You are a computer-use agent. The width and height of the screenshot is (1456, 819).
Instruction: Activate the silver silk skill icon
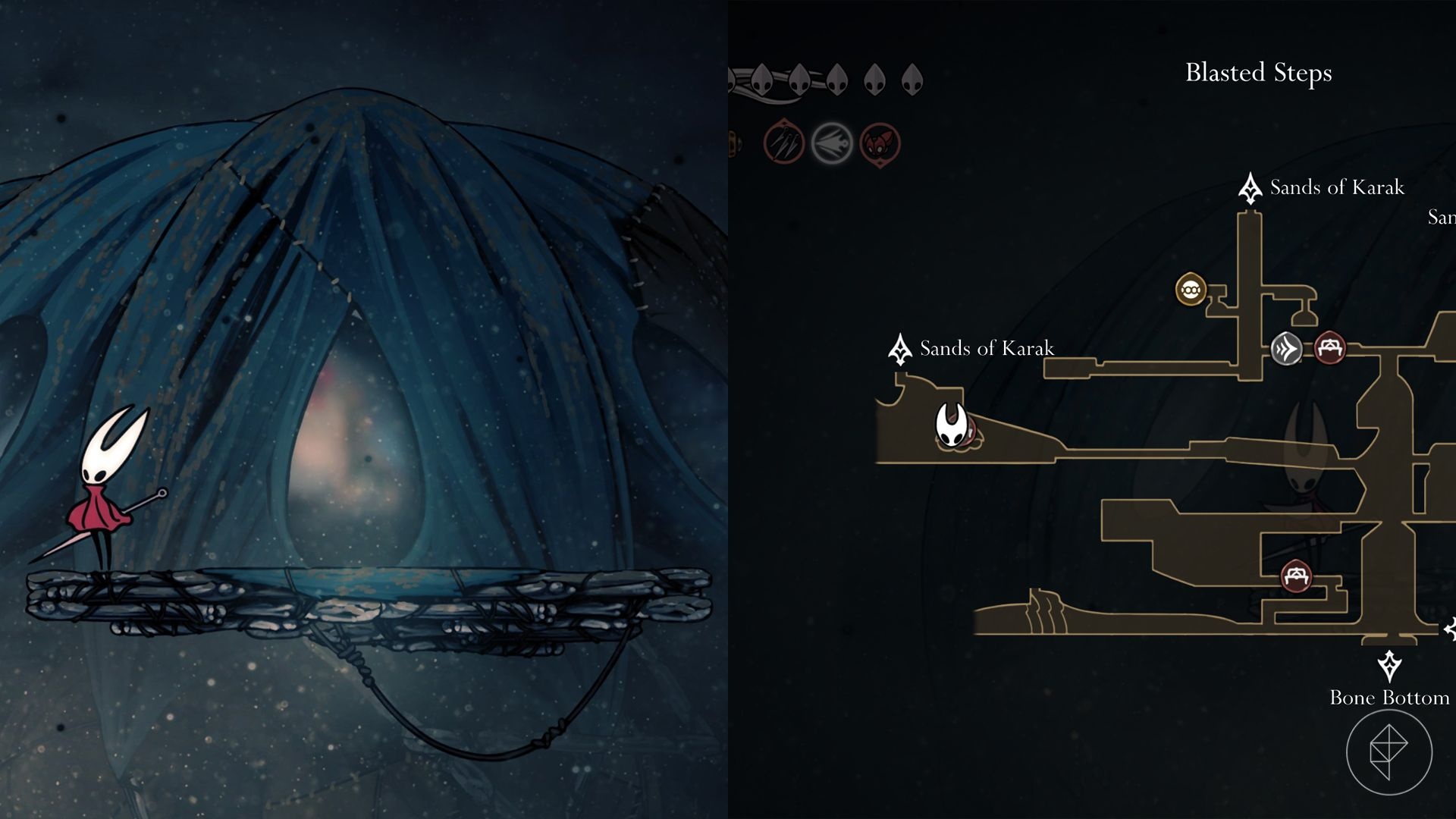coord(832,143)
